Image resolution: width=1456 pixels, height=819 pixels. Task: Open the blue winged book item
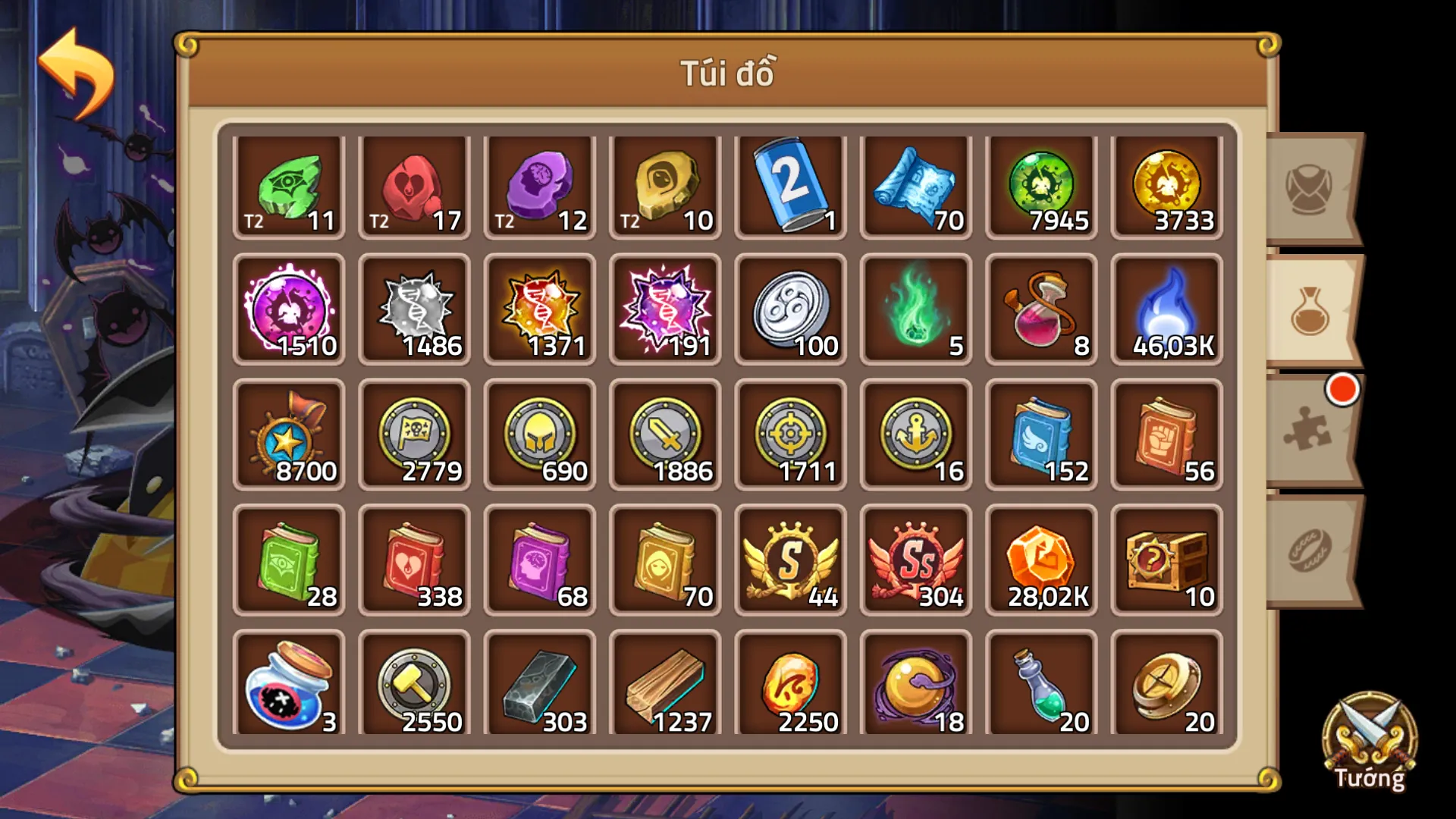coord(1040,436)
